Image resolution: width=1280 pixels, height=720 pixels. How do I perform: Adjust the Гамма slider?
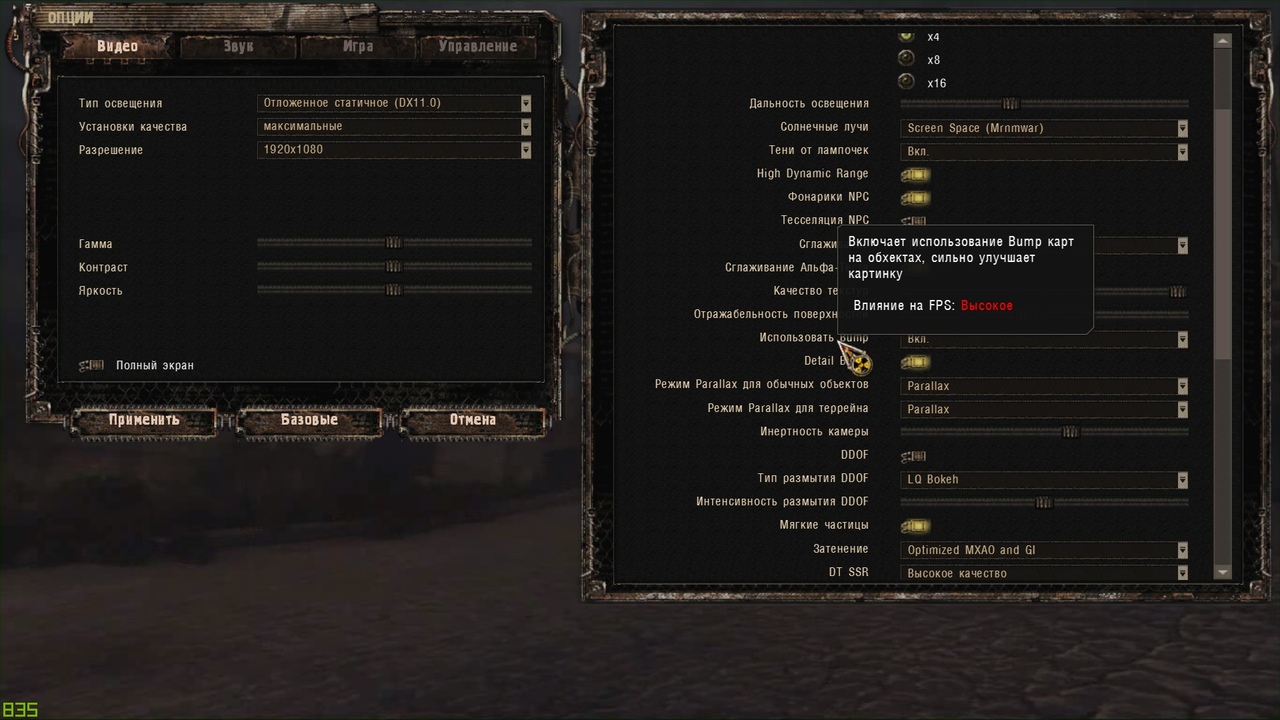tap(394, 242)
